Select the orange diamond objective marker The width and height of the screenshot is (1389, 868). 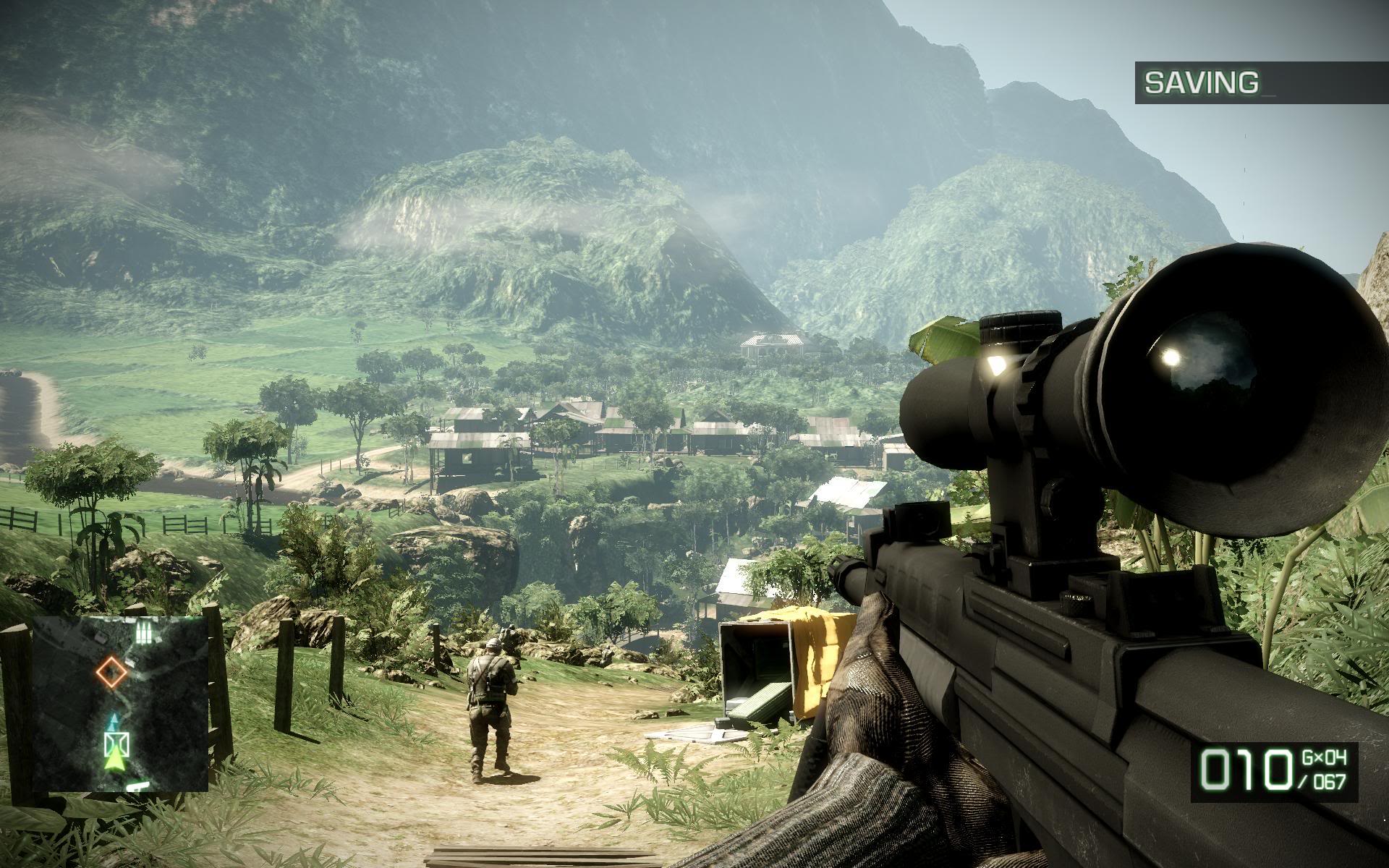click(x=112, y=671)
